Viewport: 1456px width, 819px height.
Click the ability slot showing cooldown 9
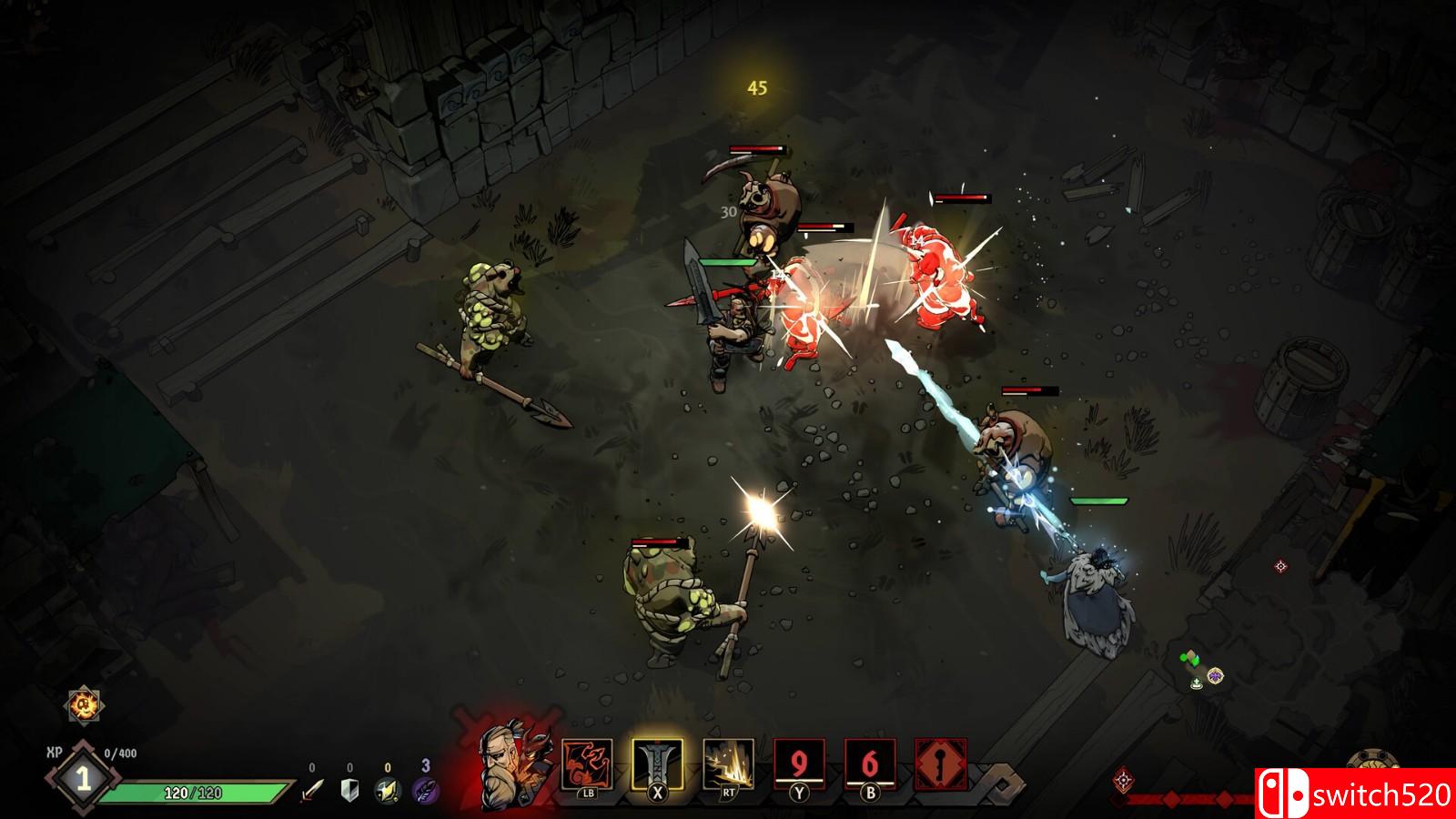[799, 764]
